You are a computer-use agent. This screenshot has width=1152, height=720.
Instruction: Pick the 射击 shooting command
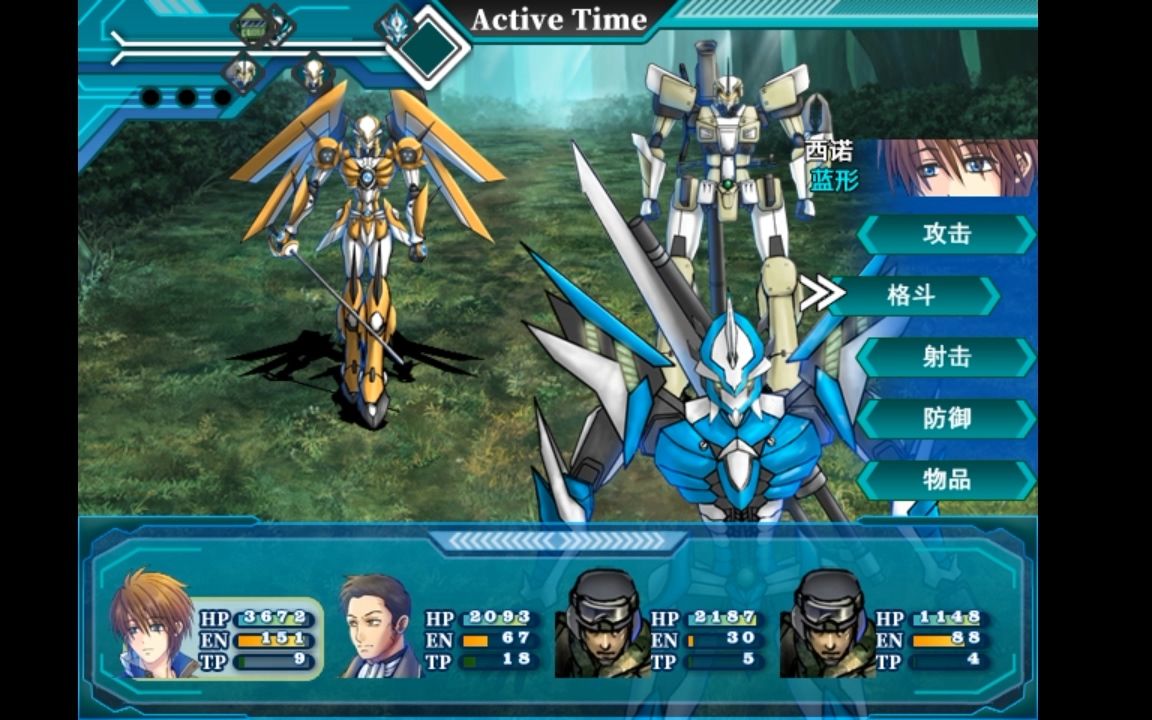pyautogui.click(x=946, y=357)
